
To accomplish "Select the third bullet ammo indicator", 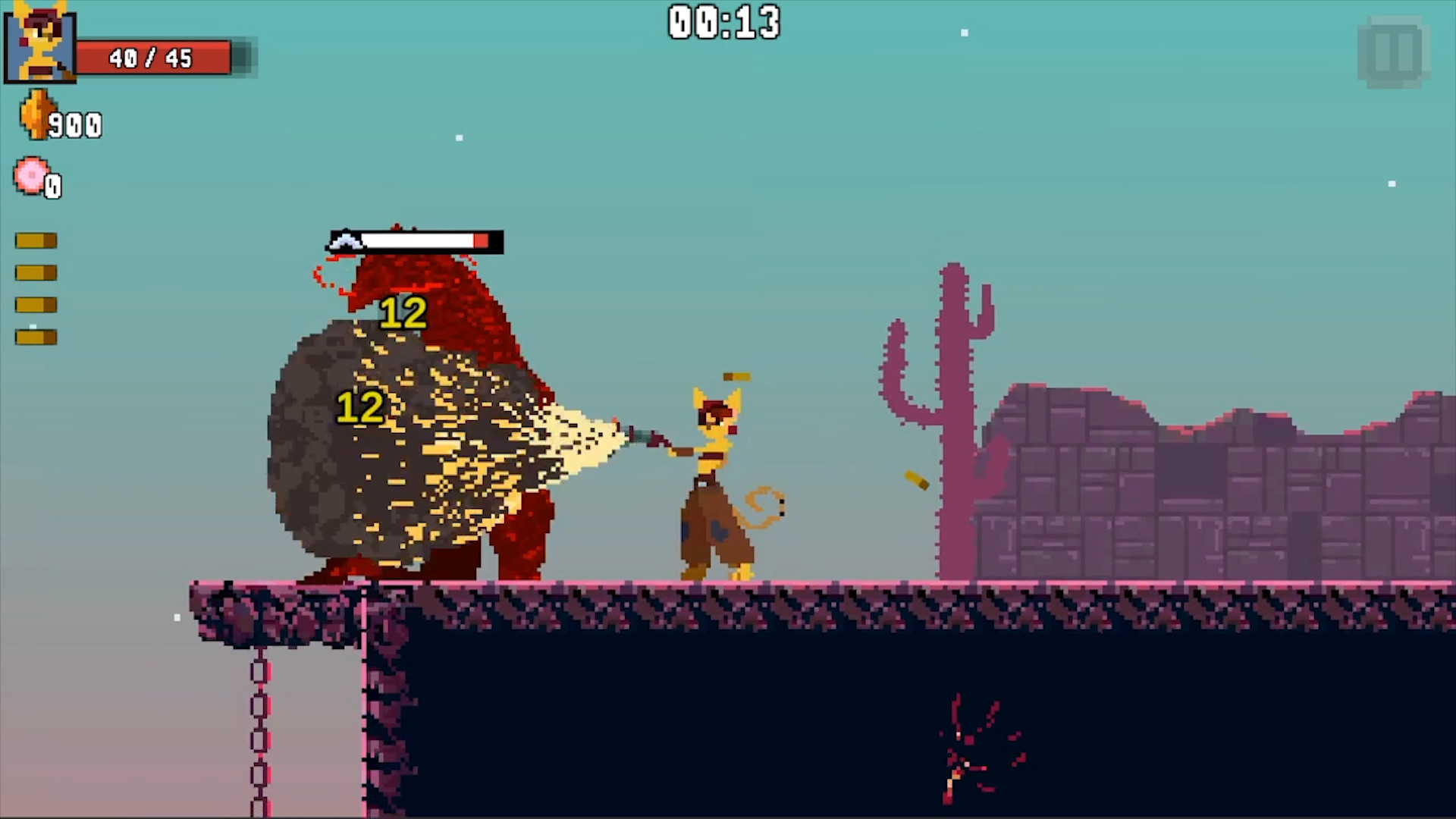I will [34, 304].
